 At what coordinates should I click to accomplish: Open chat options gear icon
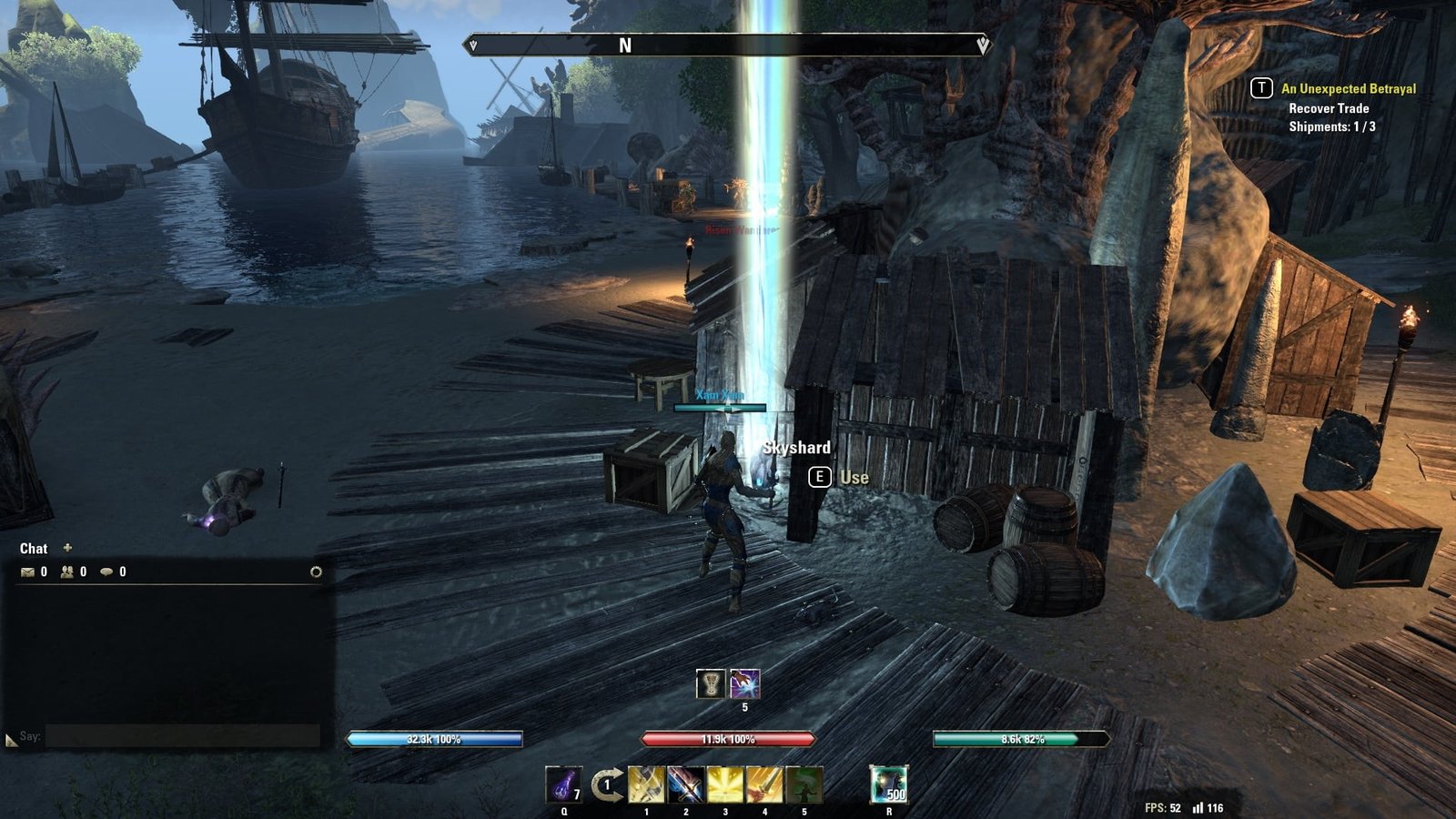click(316, 572)
